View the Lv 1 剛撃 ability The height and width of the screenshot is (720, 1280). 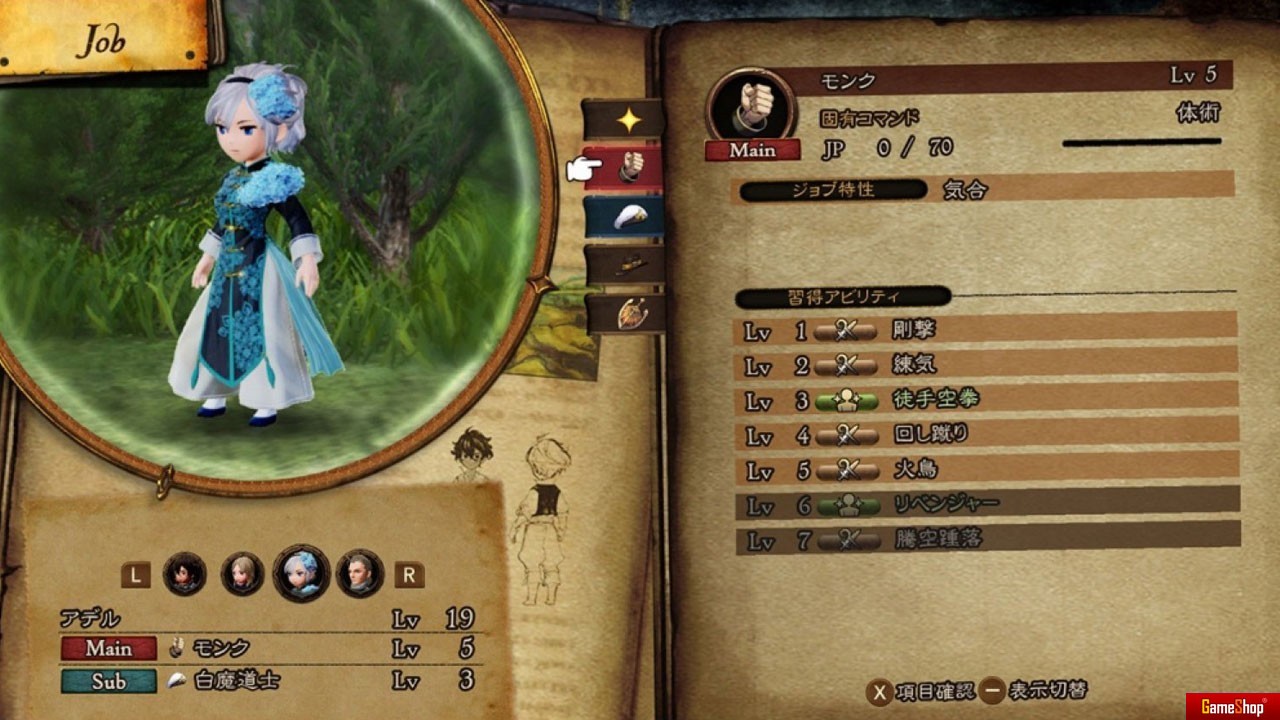(x=986, y=327)
